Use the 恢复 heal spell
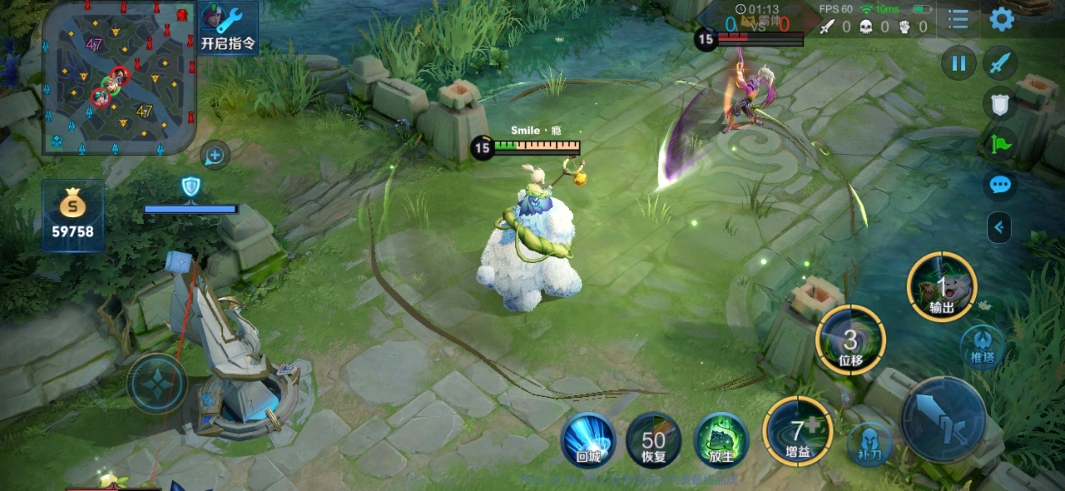This screenshot has height=491, width=1065. pos(654,441)
